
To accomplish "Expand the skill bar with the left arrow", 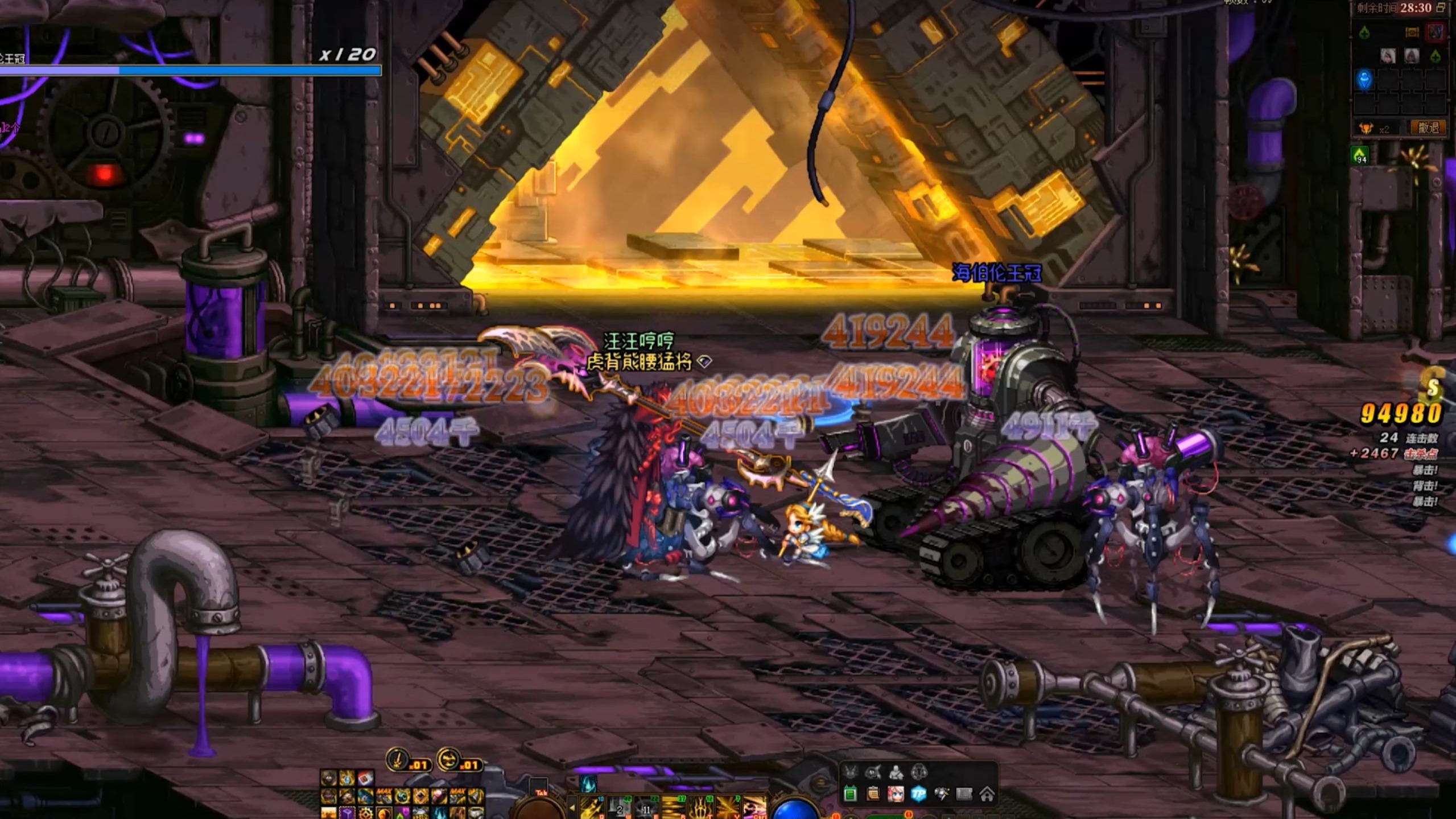I will (x=572, y=807).
